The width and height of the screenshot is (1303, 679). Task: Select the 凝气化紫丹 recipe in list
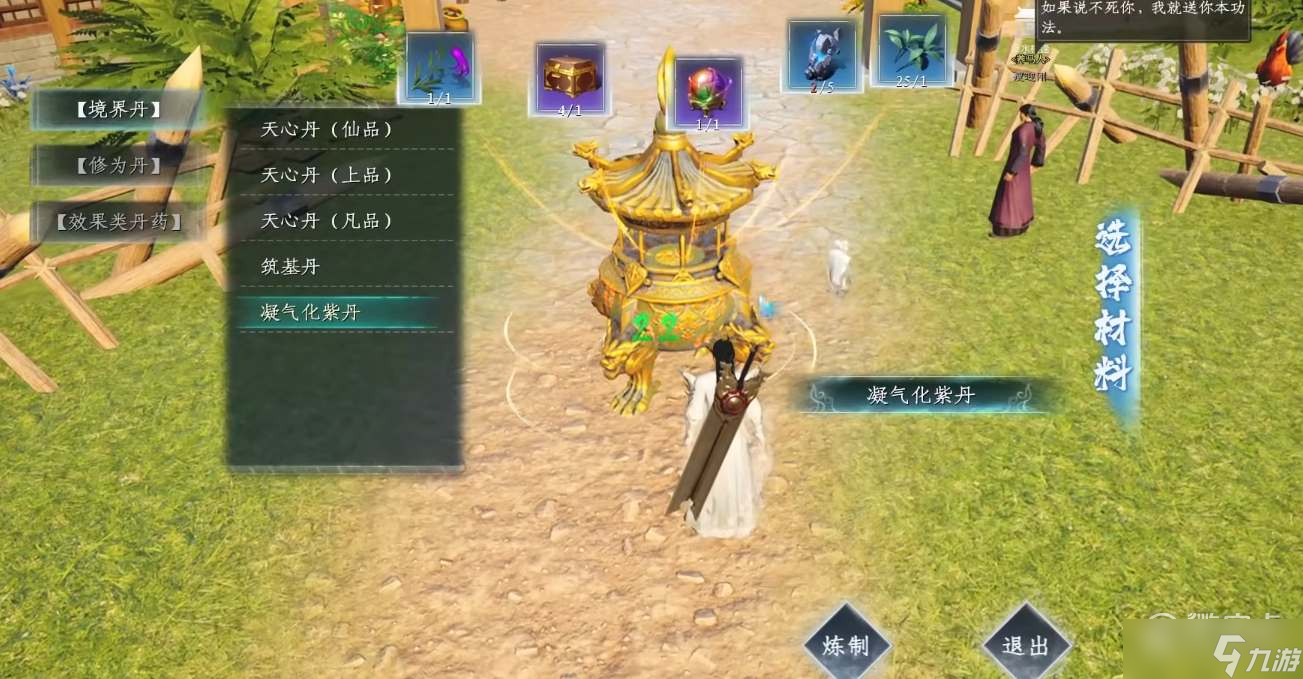point(311,313)
